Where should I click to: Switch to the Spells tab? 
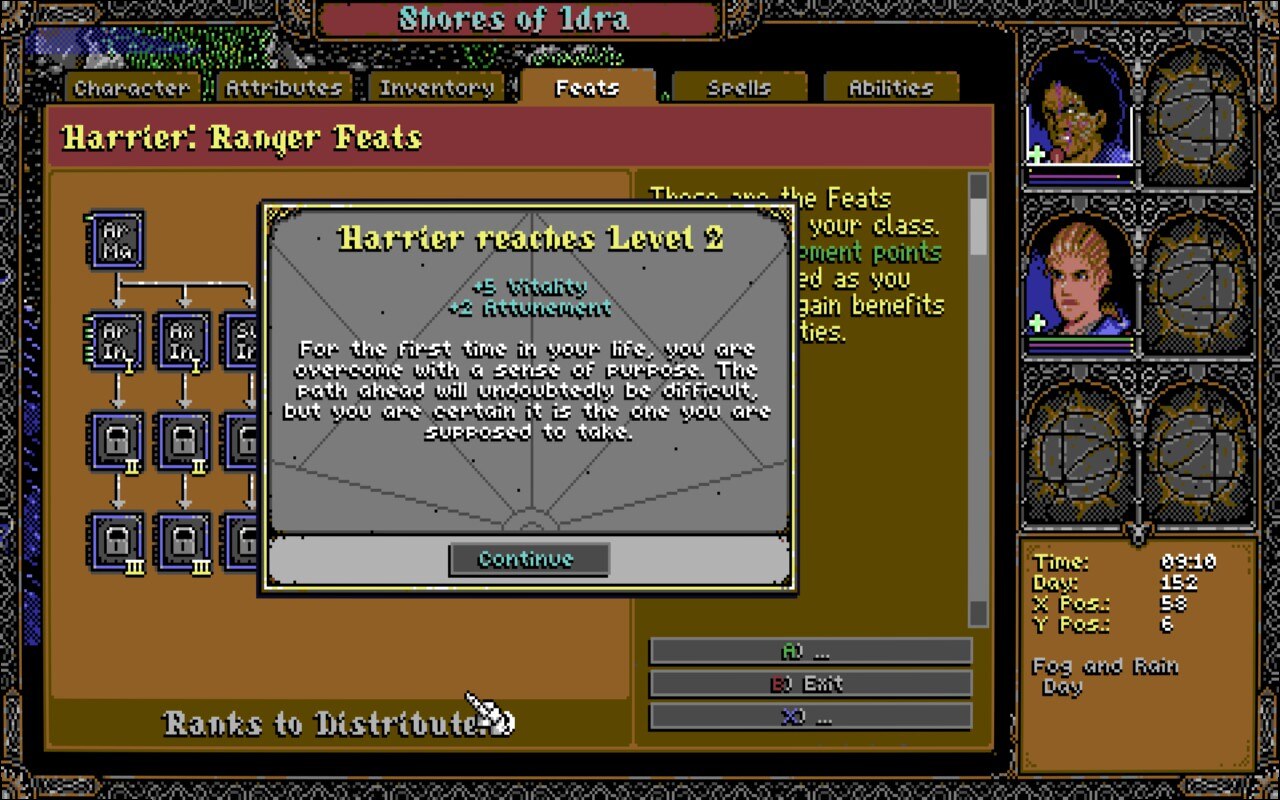(740, 87)
